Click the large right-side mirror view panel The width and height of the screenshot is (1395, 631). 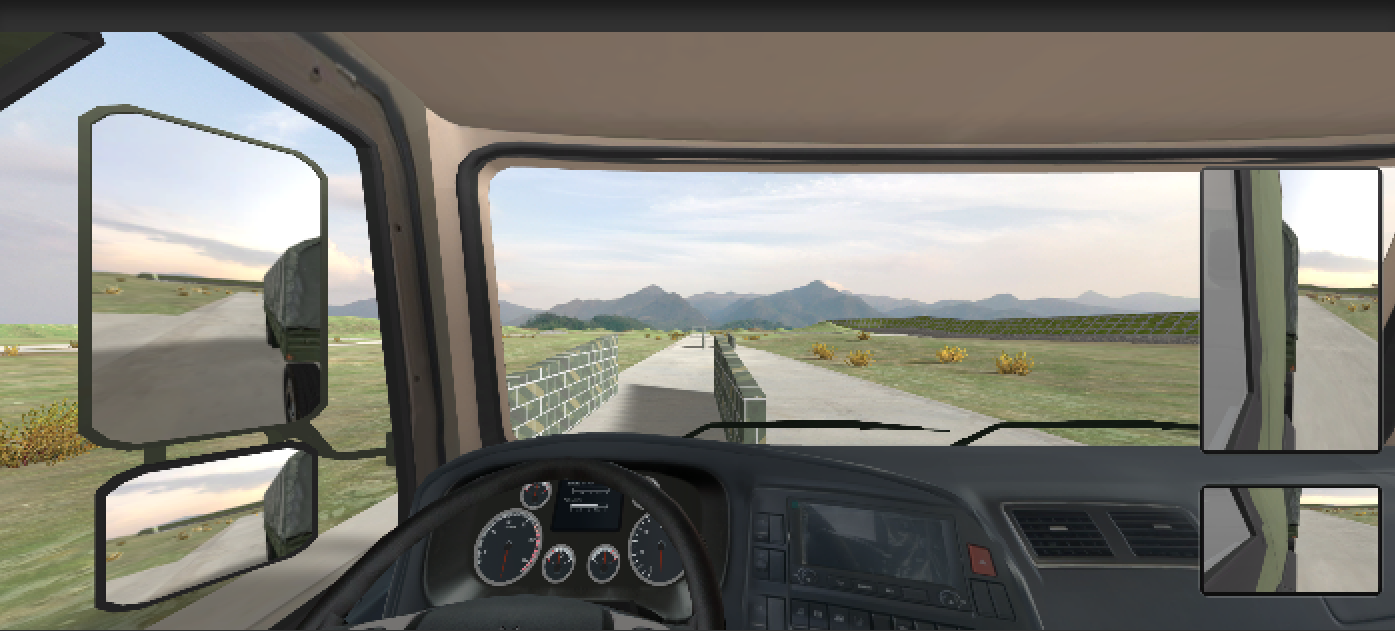(1290, 309)
